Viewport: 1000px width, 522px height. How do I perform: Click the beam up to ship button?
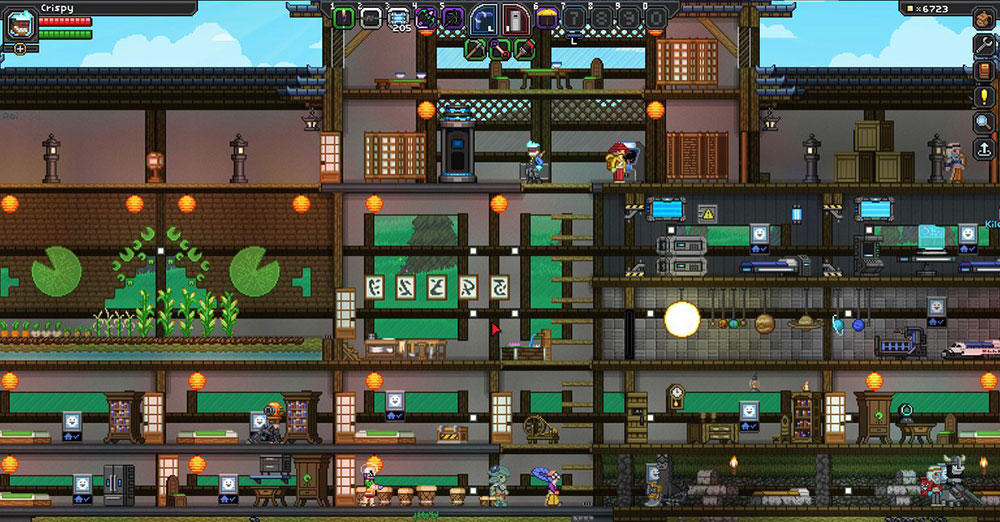pos(984,150)
